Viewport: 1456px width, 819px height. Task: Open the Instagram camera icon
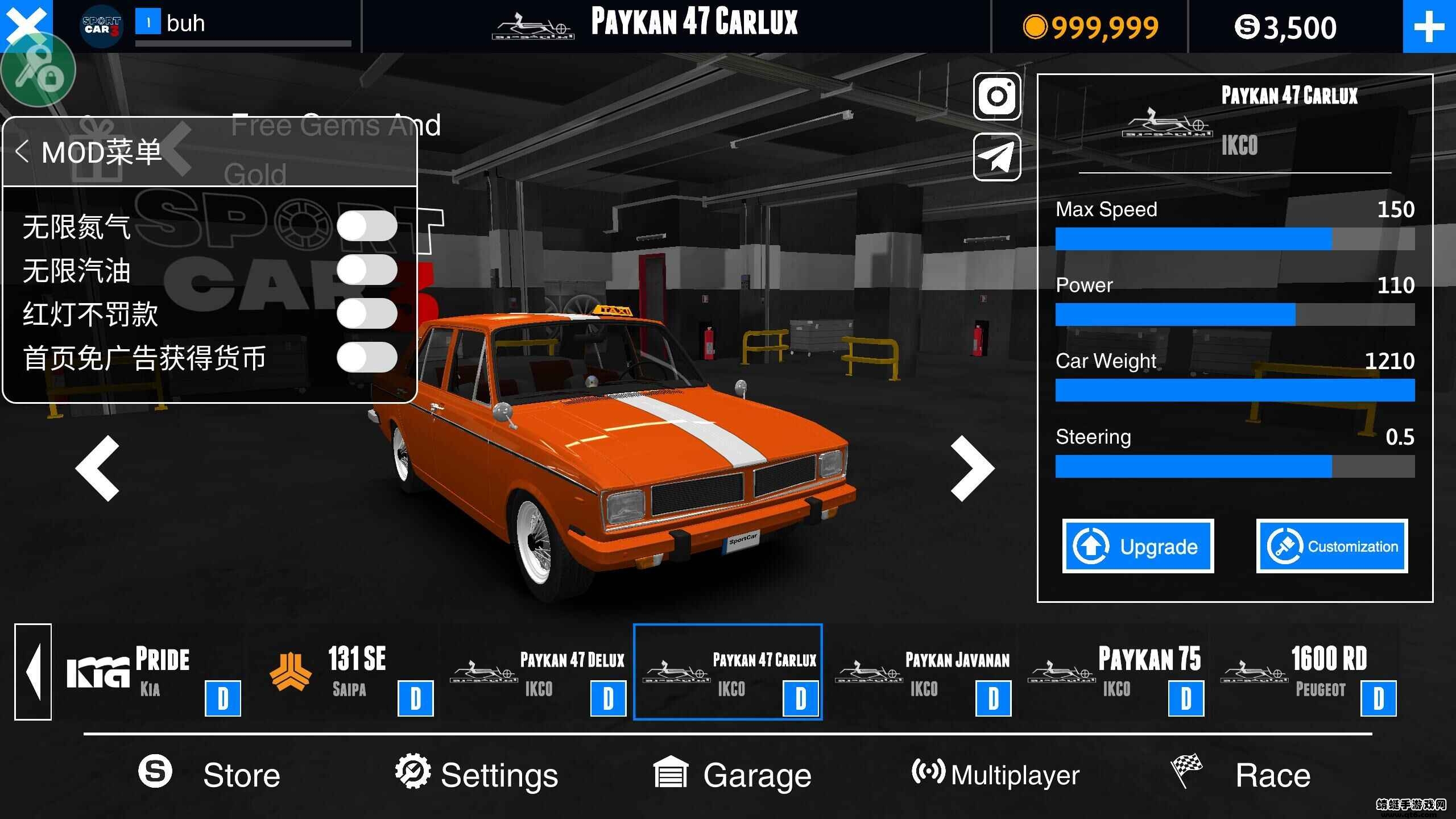tap(996, 96)
